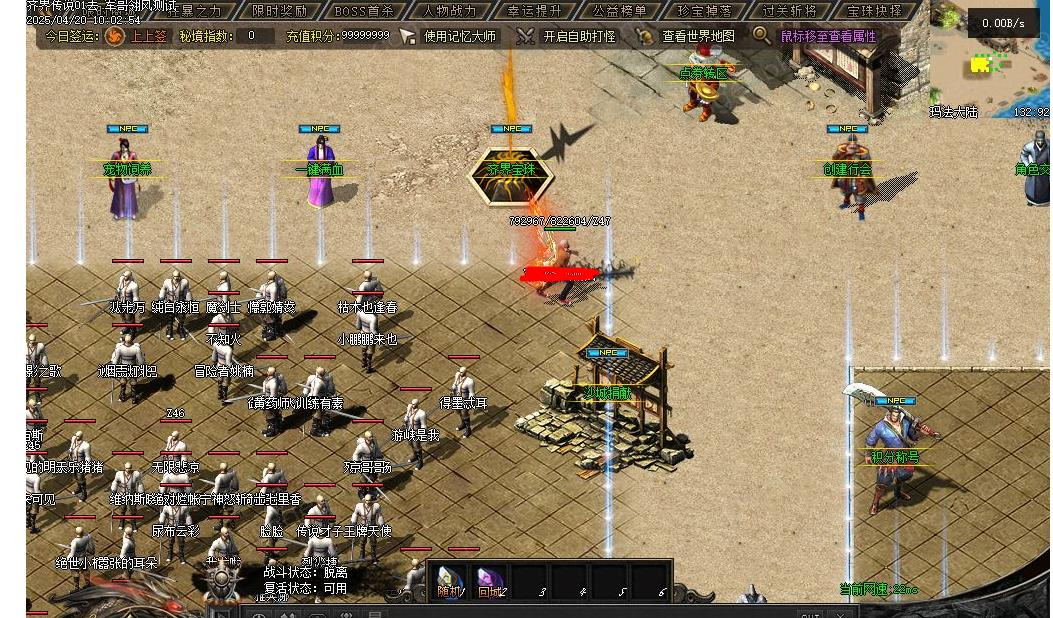Show the 人物战力 character power panel
This screenshot has width=1053, height=618.
(449, 11)
